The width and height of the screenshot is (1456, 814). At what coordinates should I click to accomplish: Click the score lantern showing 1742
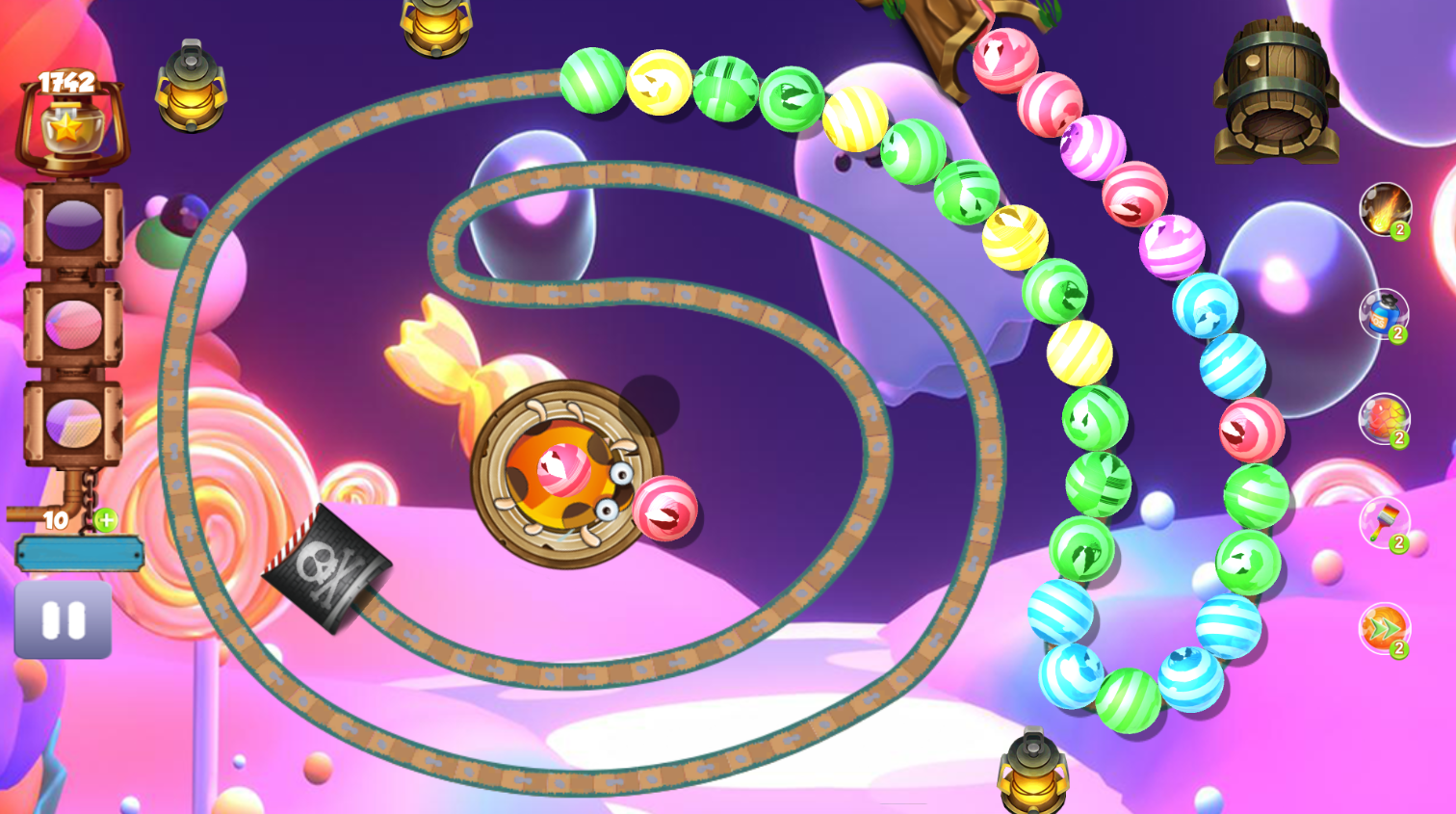[x=65, y=125]
